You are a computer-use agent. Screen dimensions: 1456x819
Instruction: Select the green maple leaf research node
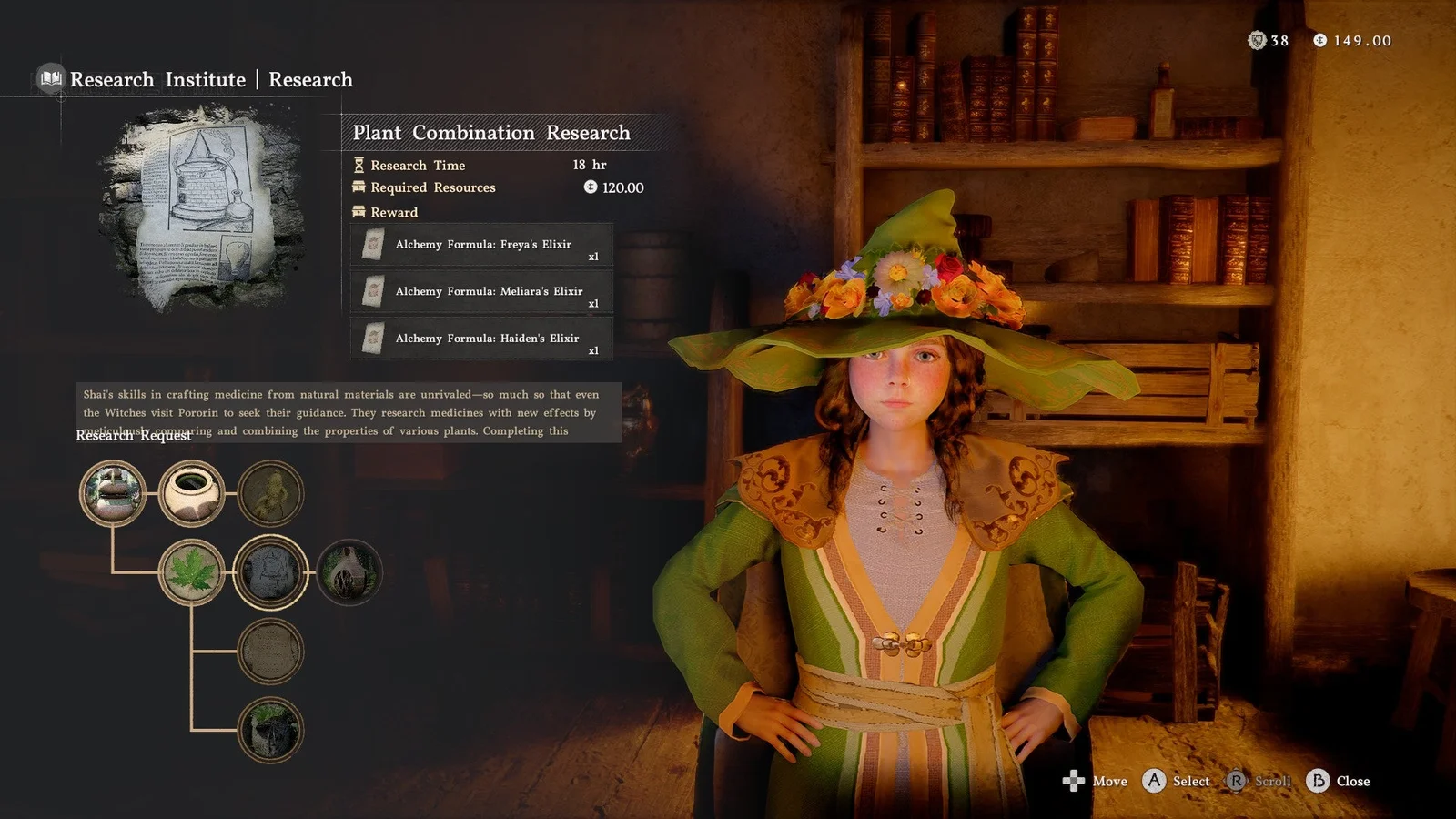click(x=191, y=572)
